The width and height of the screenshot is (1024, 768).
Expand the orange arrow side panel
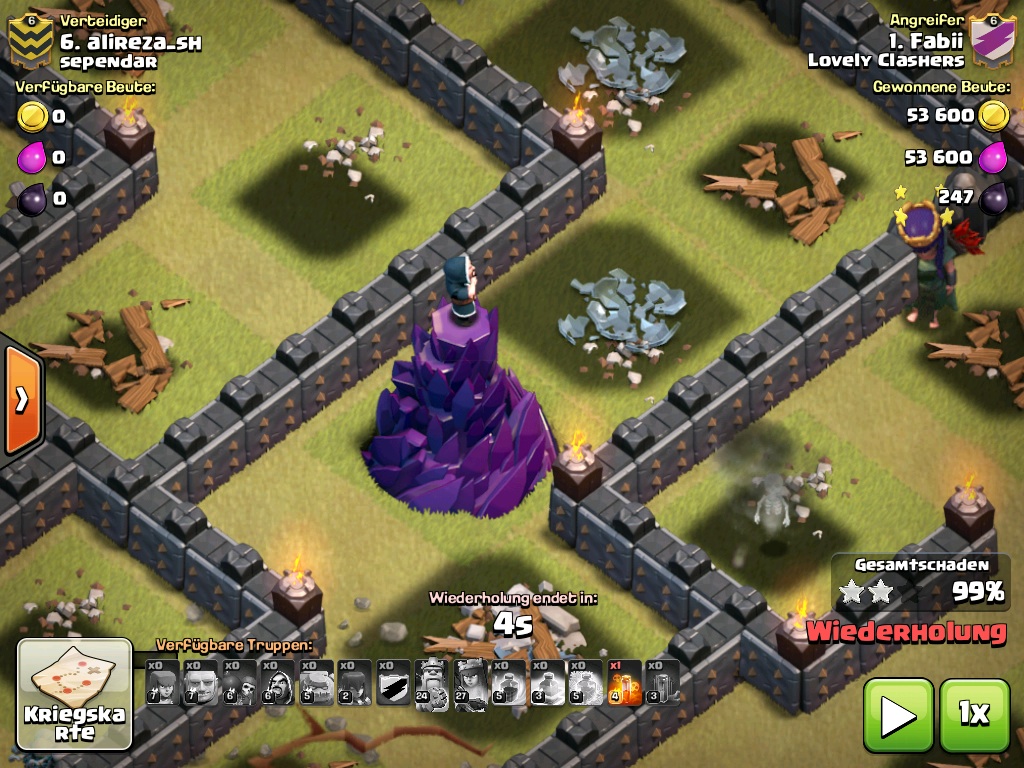(21, 400)
